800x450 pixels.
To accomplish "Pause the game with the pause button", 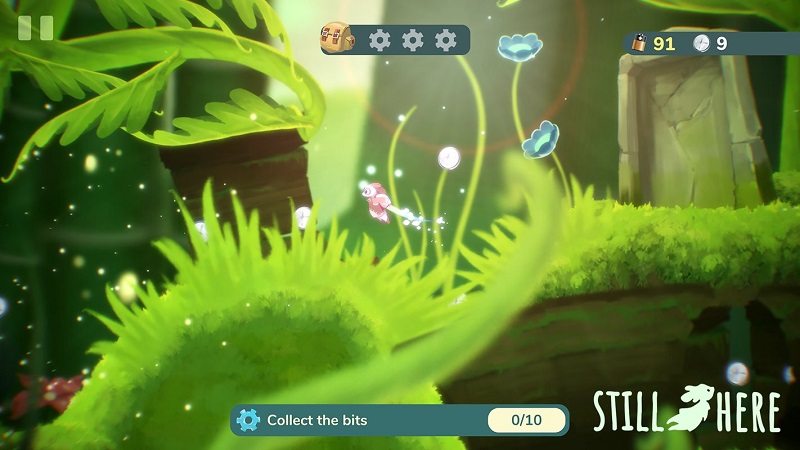I will [35, 28].
